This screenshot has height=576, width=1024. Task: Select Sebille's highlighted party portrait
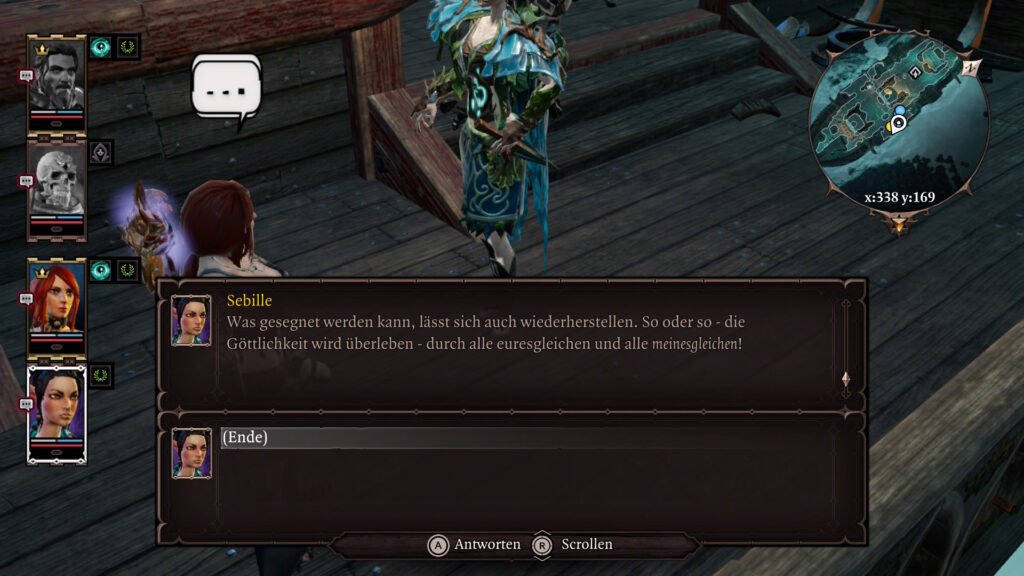coord(56,408)
